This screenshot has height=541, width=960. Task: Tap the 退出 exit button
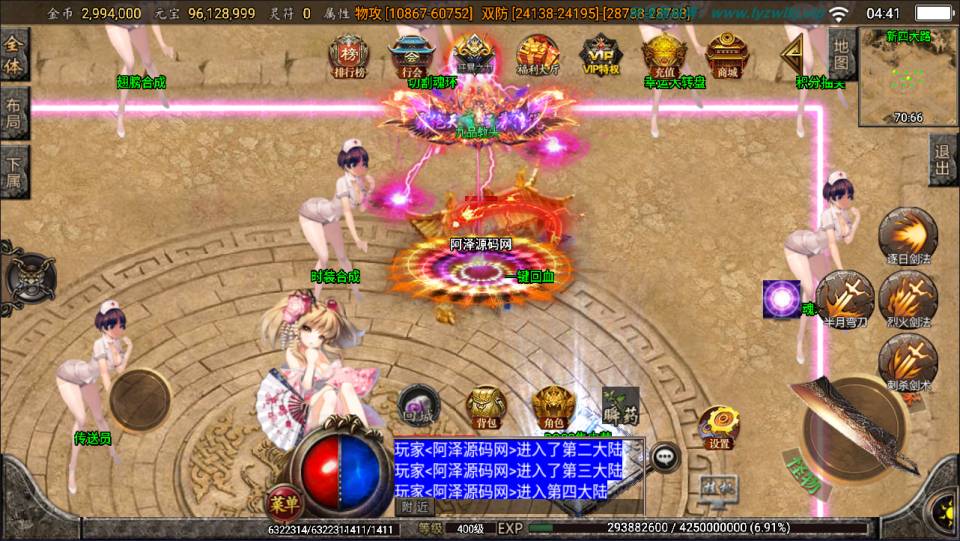942,160
